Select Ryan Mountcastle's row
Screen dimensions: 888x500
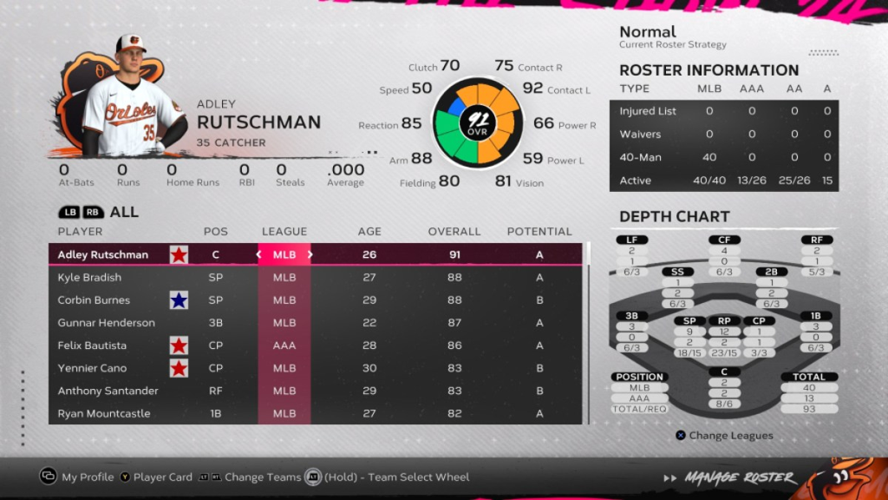point(105,414)
